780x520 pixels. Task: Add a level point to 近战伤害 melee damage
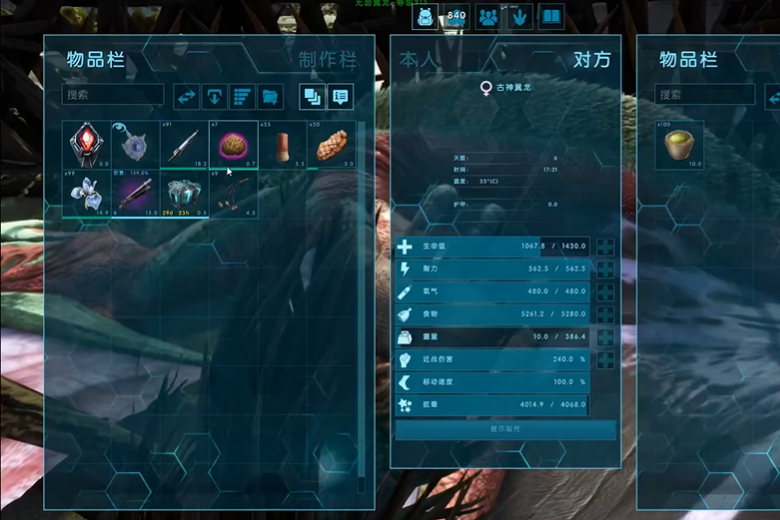point(606,360)
